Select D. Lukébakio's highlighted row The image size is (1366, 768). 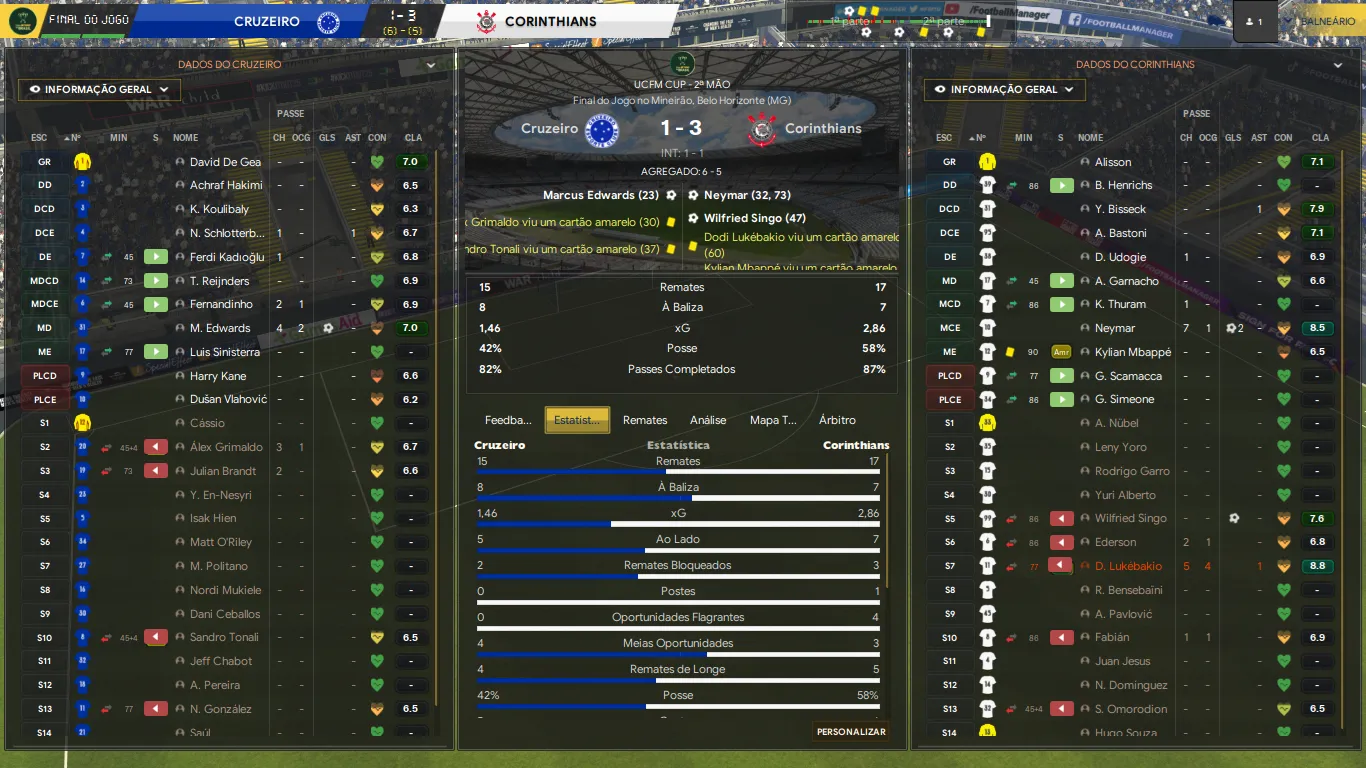1128,566
